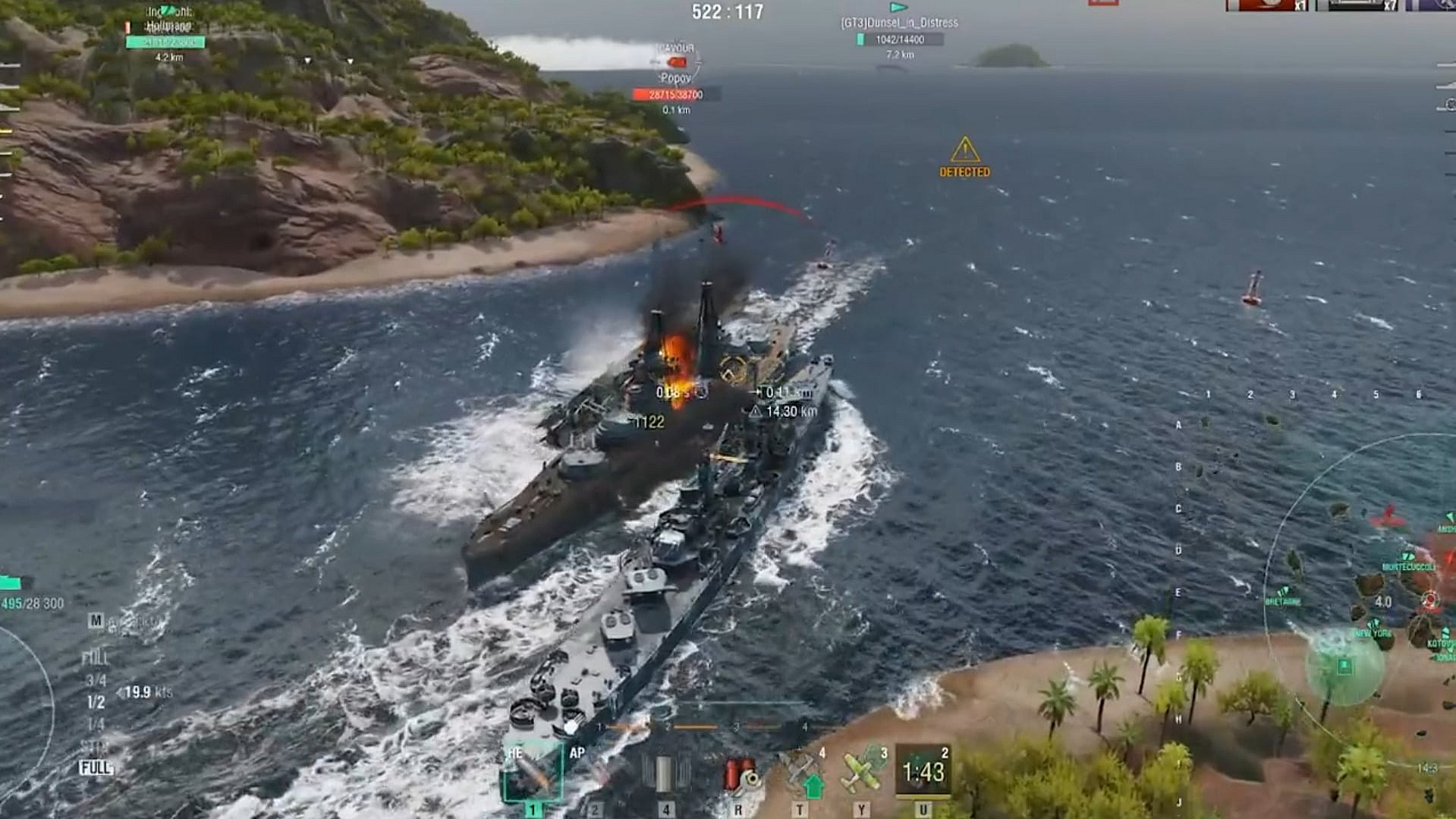Select the HE shell ammunition slot
Screen dimensions: 1456x819
[533, 773]
